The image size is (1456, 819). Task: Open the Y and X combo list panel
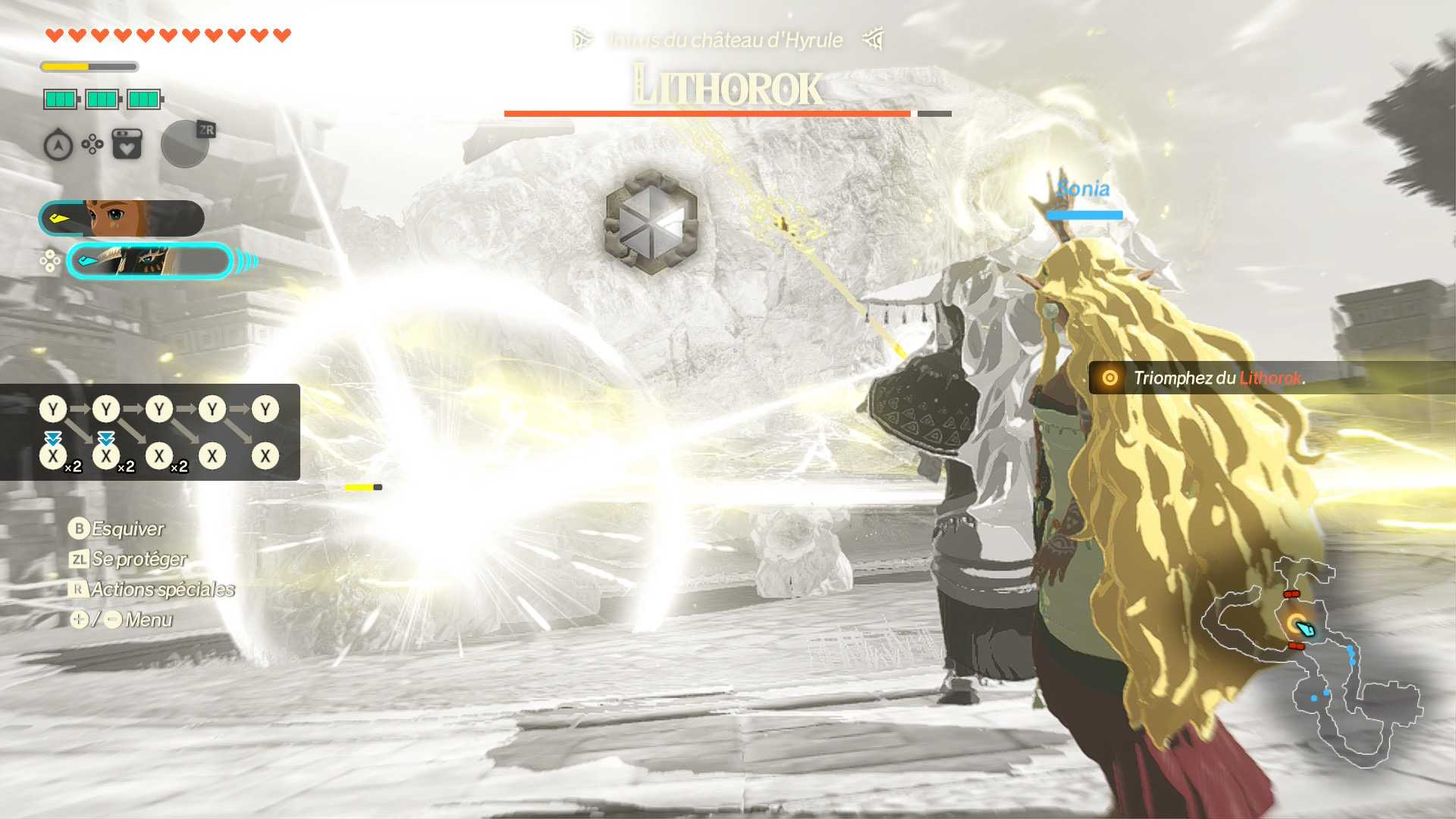(150, 432)
